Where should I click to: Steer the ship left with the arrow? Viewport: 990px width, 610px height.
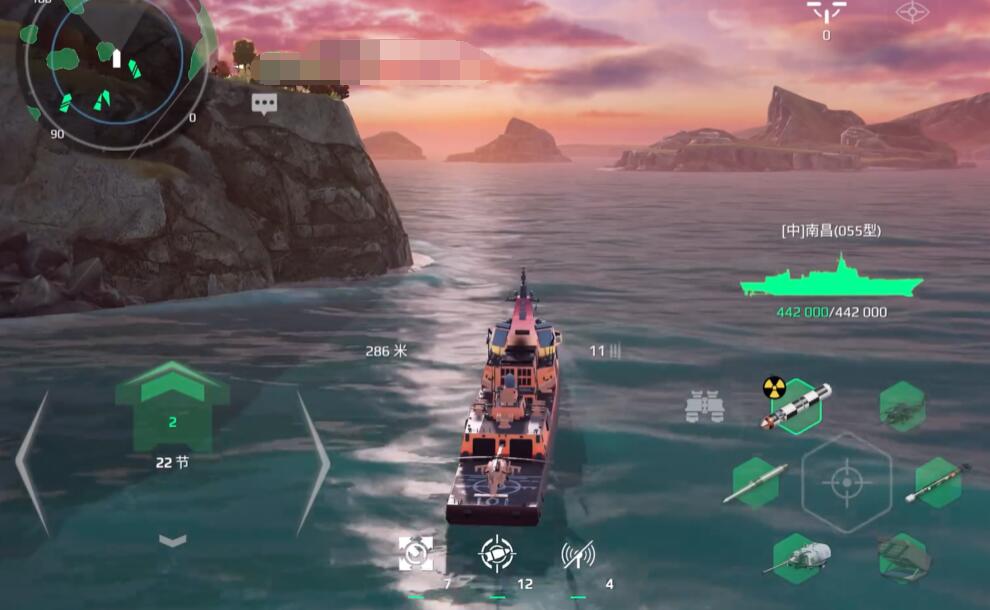32,462
